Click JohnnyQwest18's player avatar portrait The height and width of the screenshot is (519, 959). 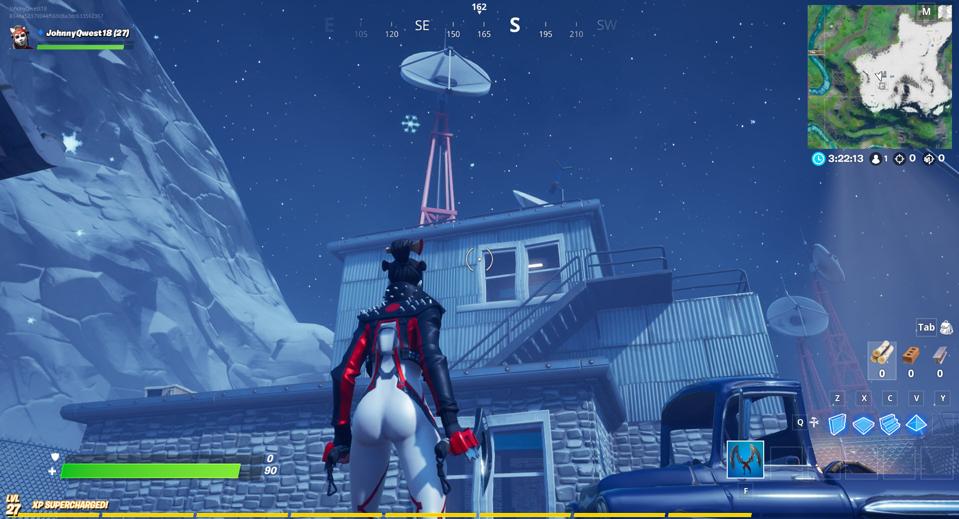point(20,37)
